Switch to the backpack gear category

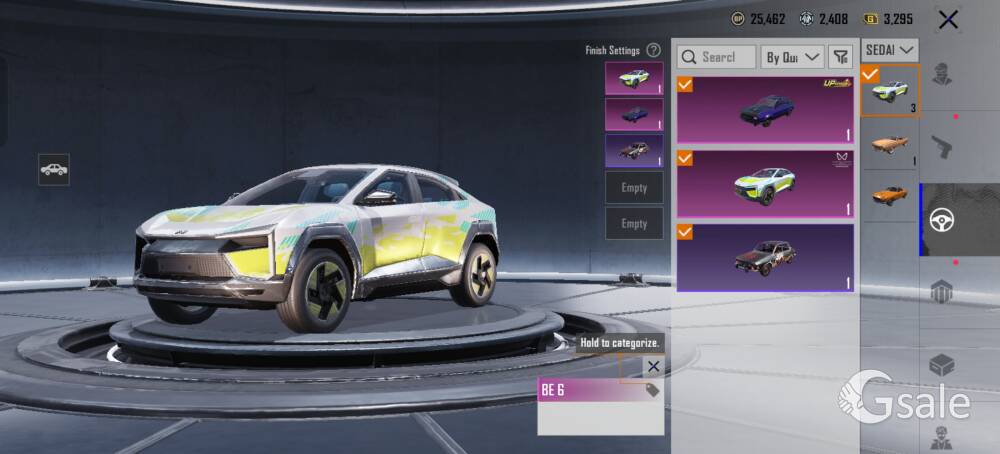941,293
